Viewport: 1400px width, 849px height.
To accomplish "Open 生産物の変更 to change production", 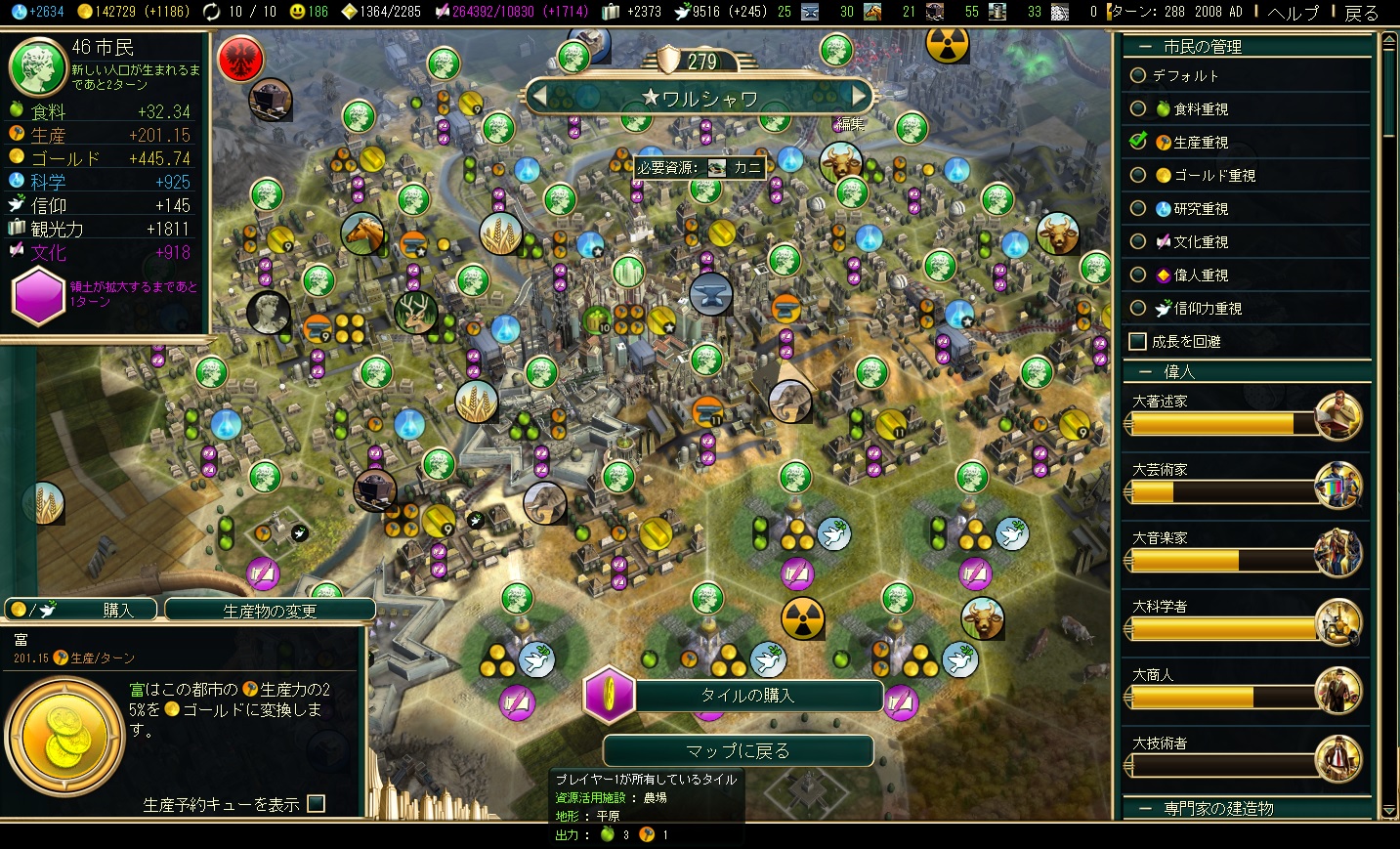I will [270, 611].
